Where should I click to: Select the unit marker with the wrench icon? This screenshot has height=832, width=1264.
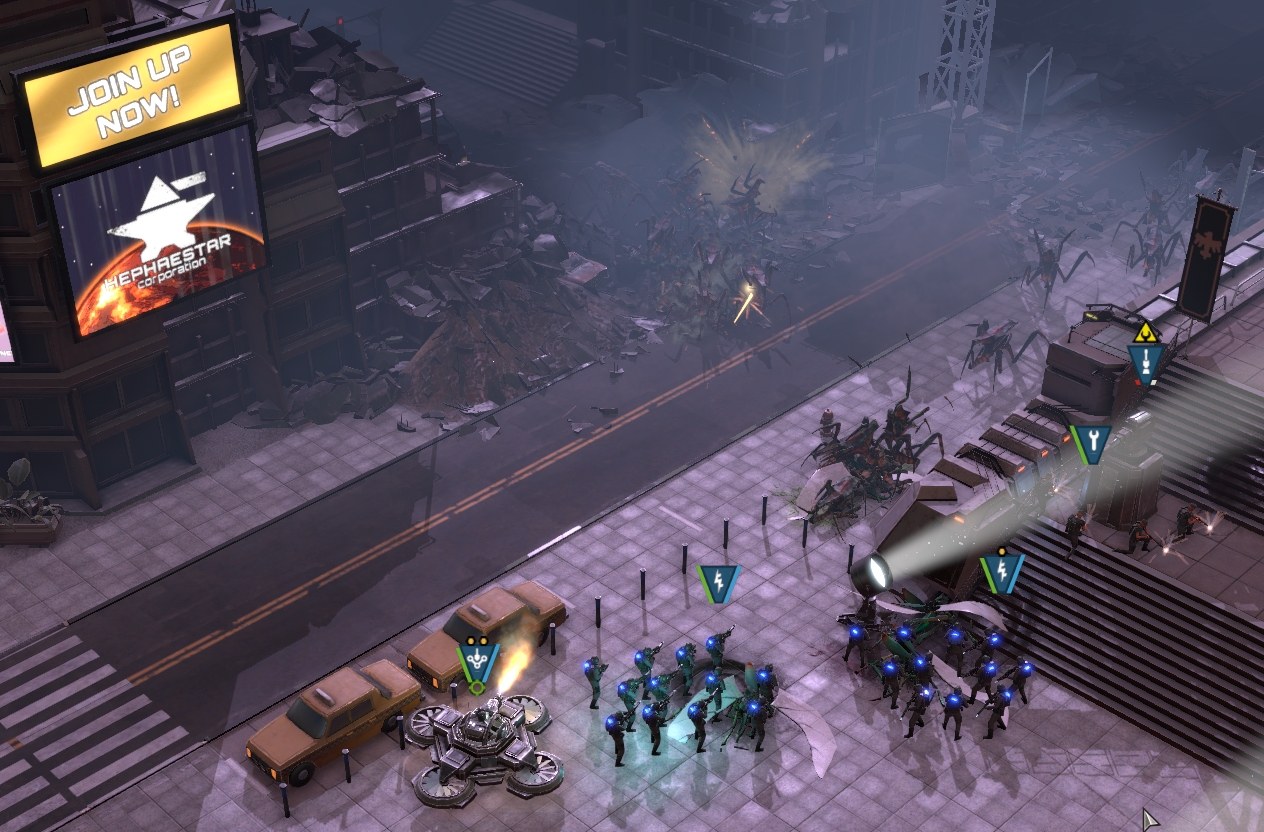(1089, 442)
